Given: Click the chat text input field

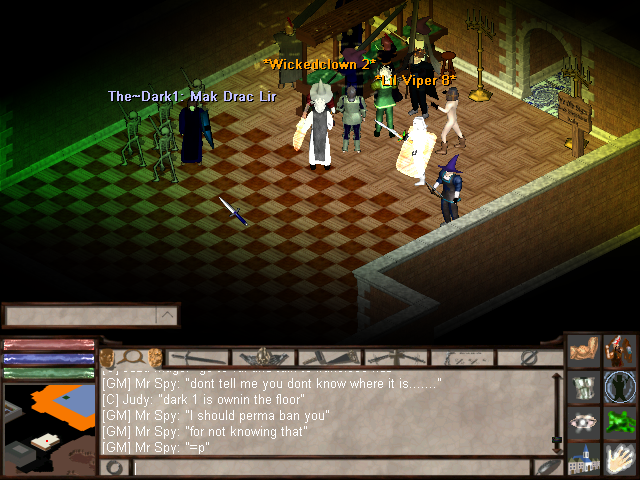Looking at the screenshot, I should tap(331, 467).
